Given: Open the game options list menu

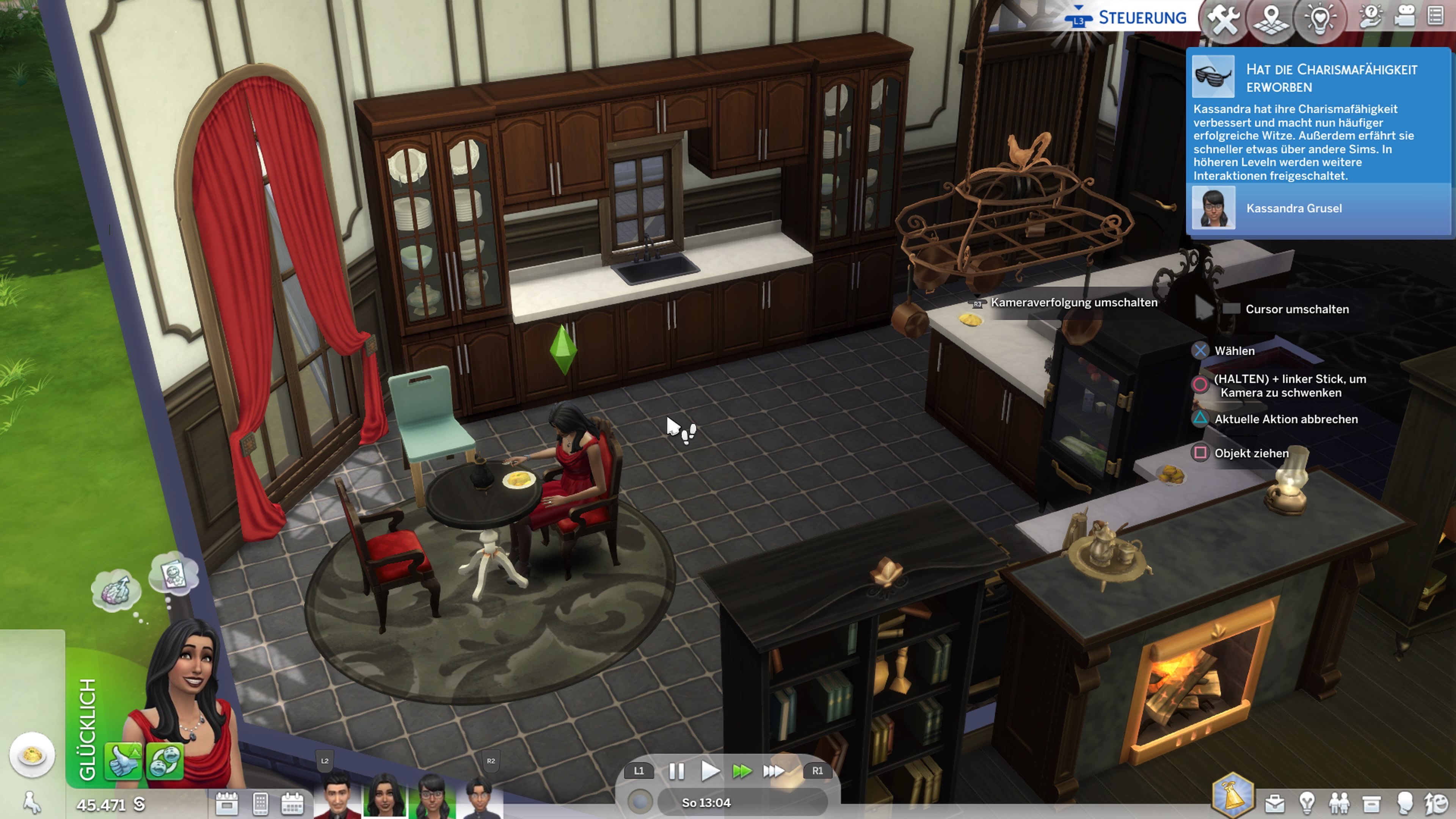Looking at the screenshot, I should point(1436,16).
